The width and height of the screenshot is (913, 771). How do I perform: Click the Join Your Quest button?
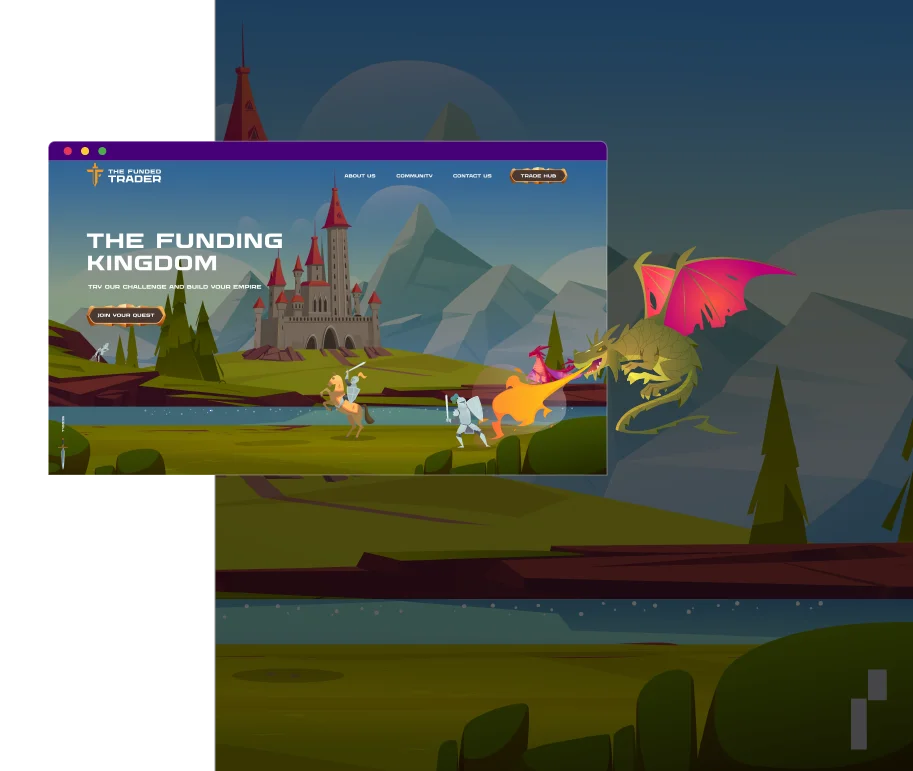126,315
